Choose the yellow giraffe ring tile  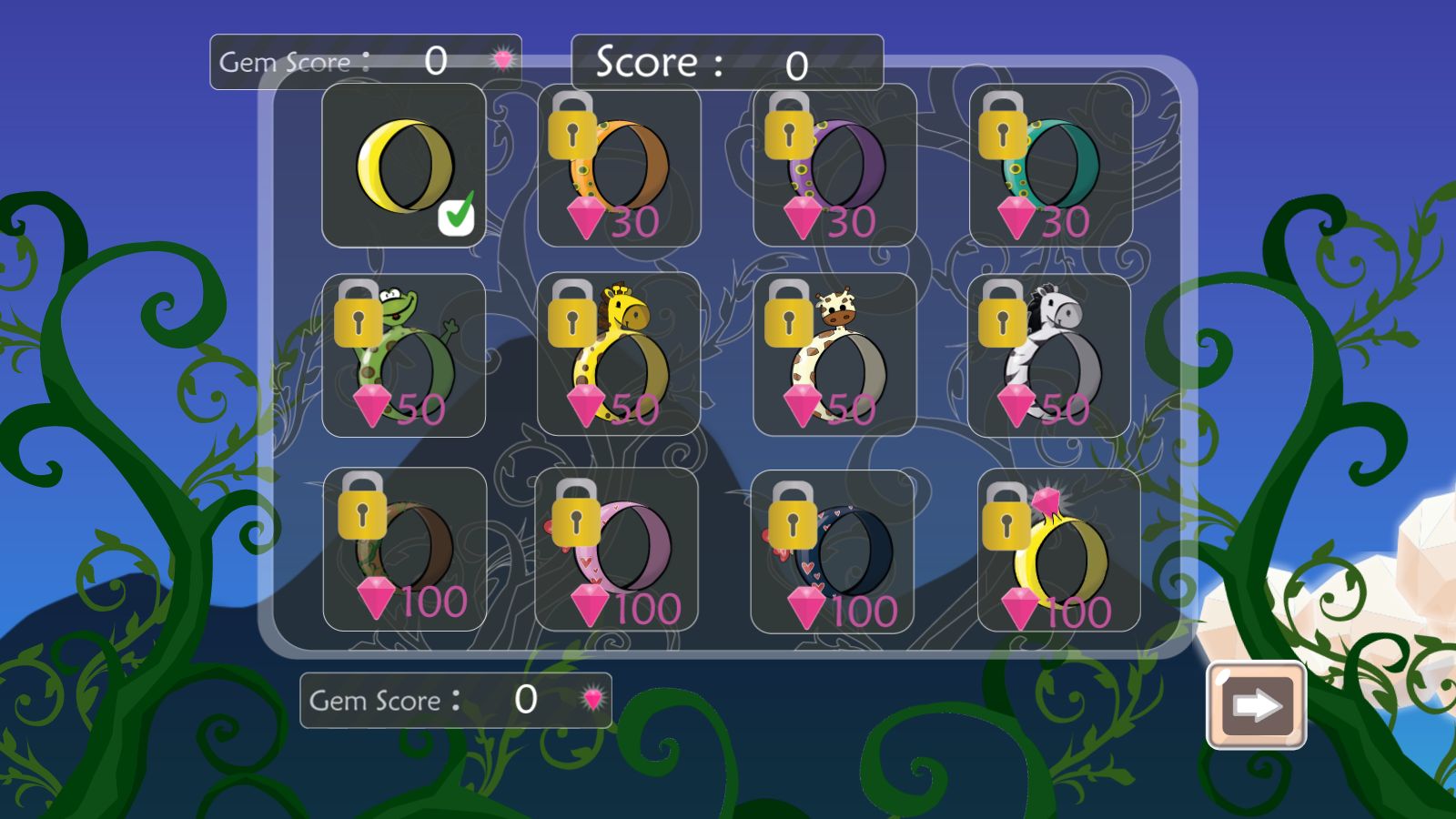point(619,355)
